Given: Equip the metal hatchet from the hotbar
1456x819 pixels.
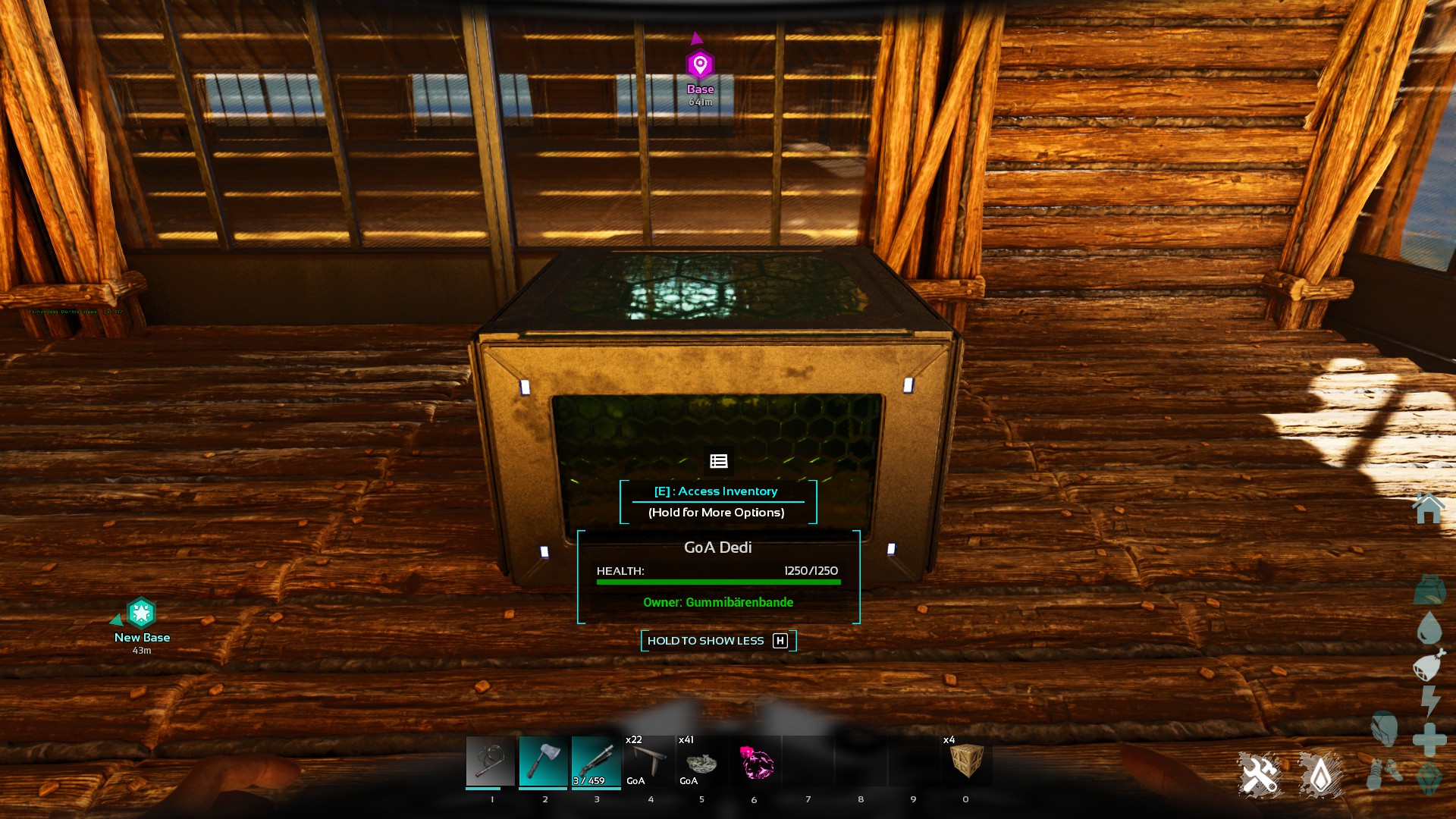Looking at the screenshot, I should [543, 761].
